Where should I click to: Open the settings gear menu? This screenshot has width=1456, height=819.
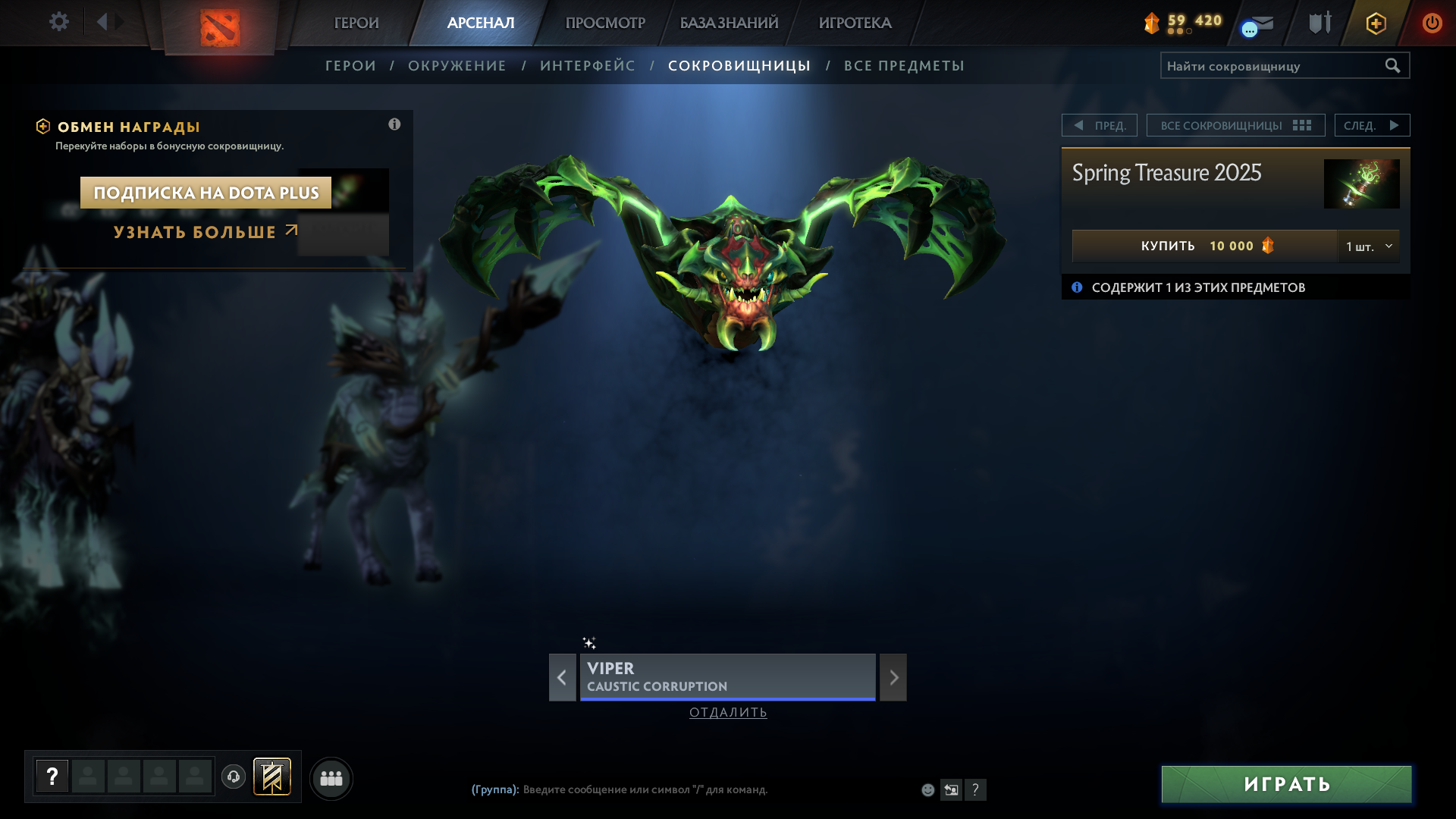click(59, 22)
